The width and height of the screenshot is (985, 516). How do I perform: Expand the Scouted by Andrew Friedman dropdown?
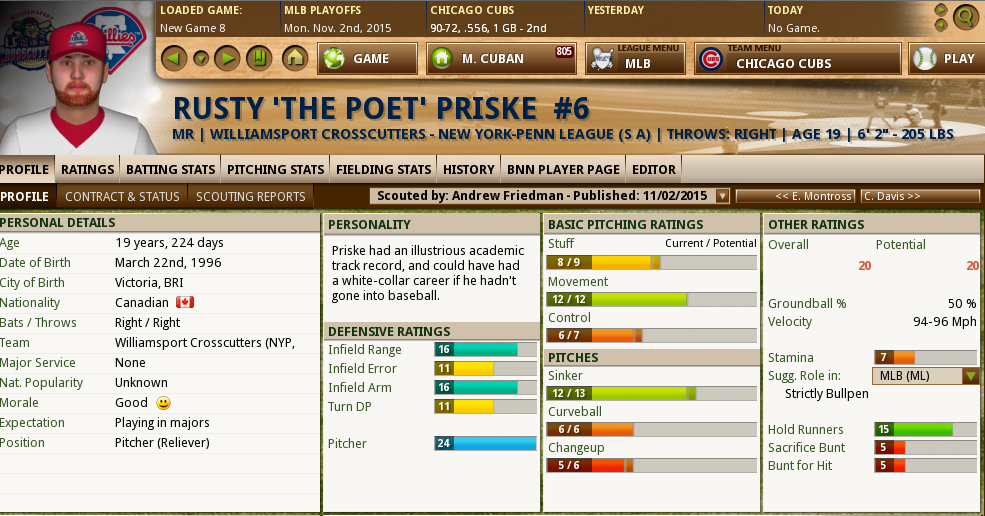723,196
